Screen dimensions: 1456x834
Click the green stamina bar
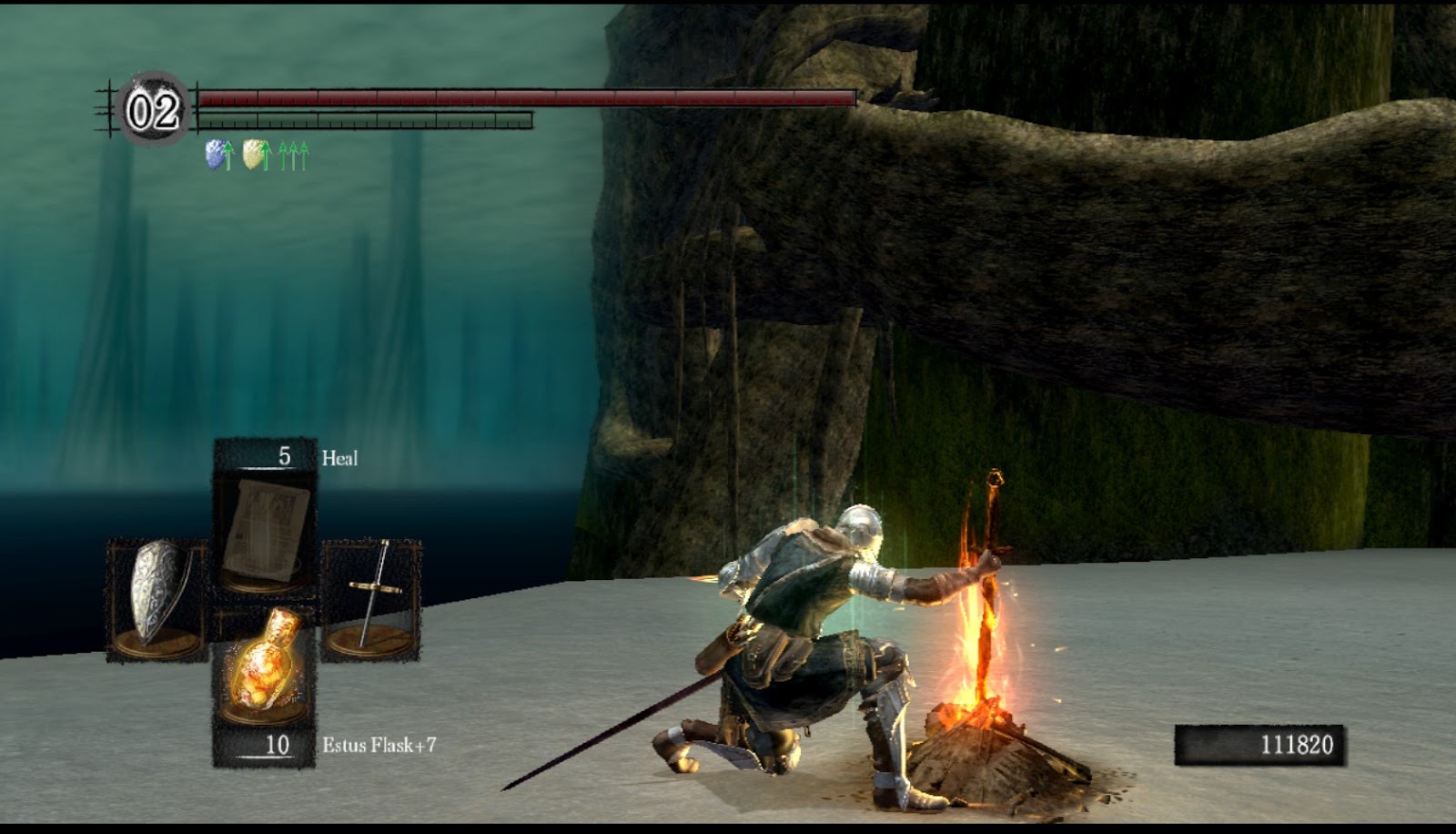tap(364, 119)
